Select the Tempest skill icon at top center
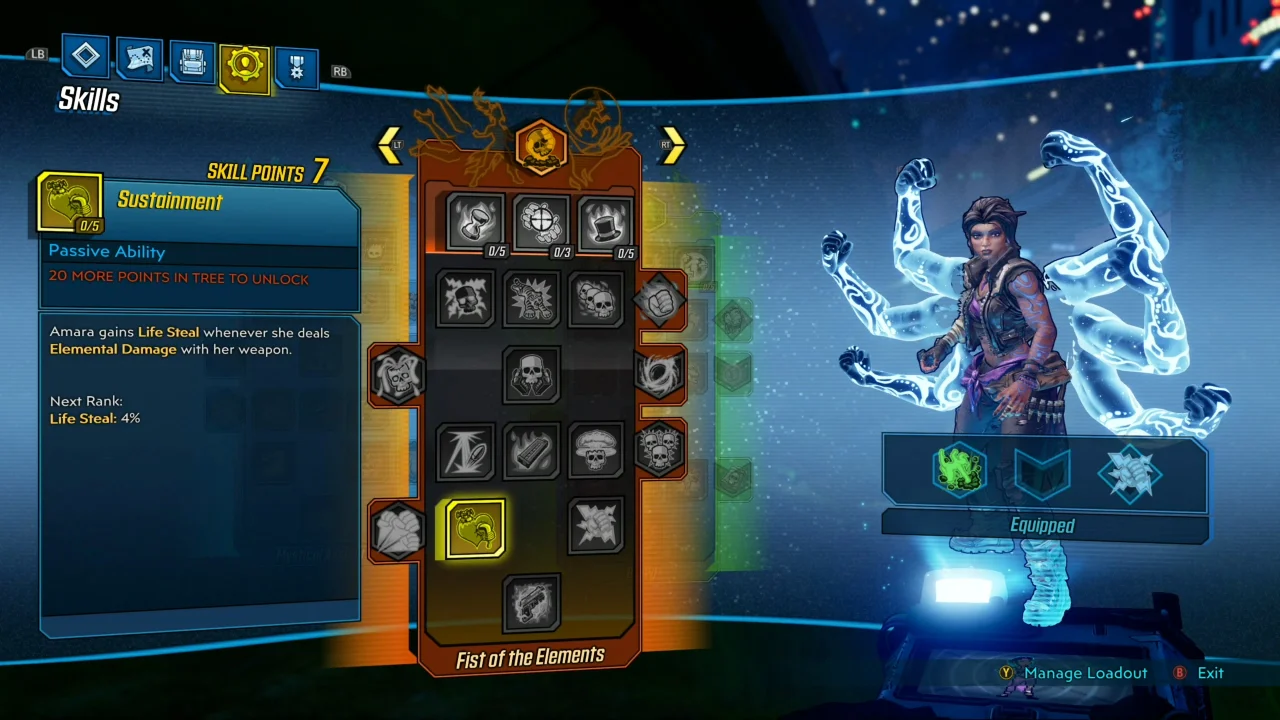Viewport: 1280px width, 720px height. 541,220
